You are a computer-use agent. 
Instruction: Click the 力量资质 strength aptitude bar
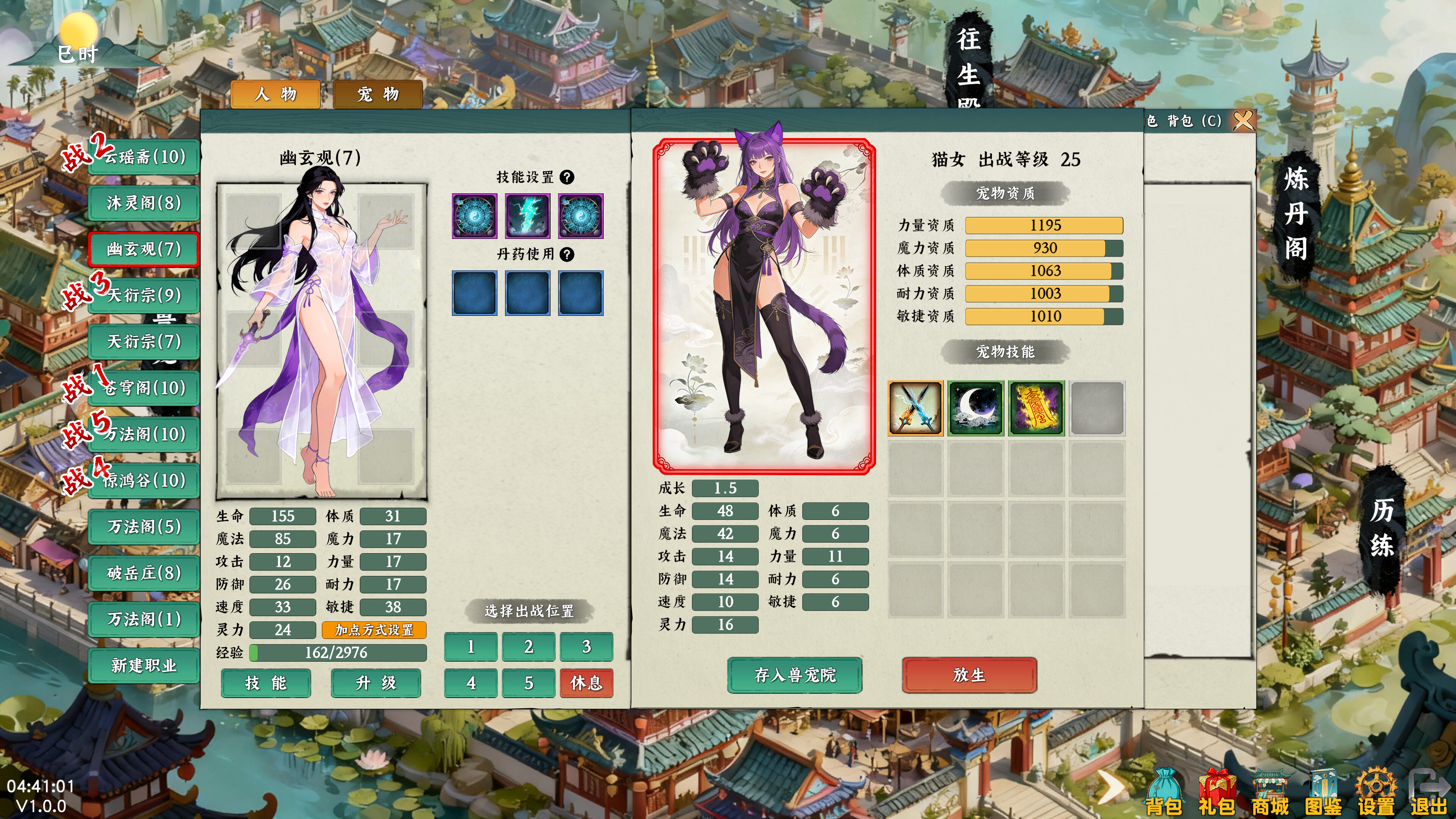click(1045, 226)
